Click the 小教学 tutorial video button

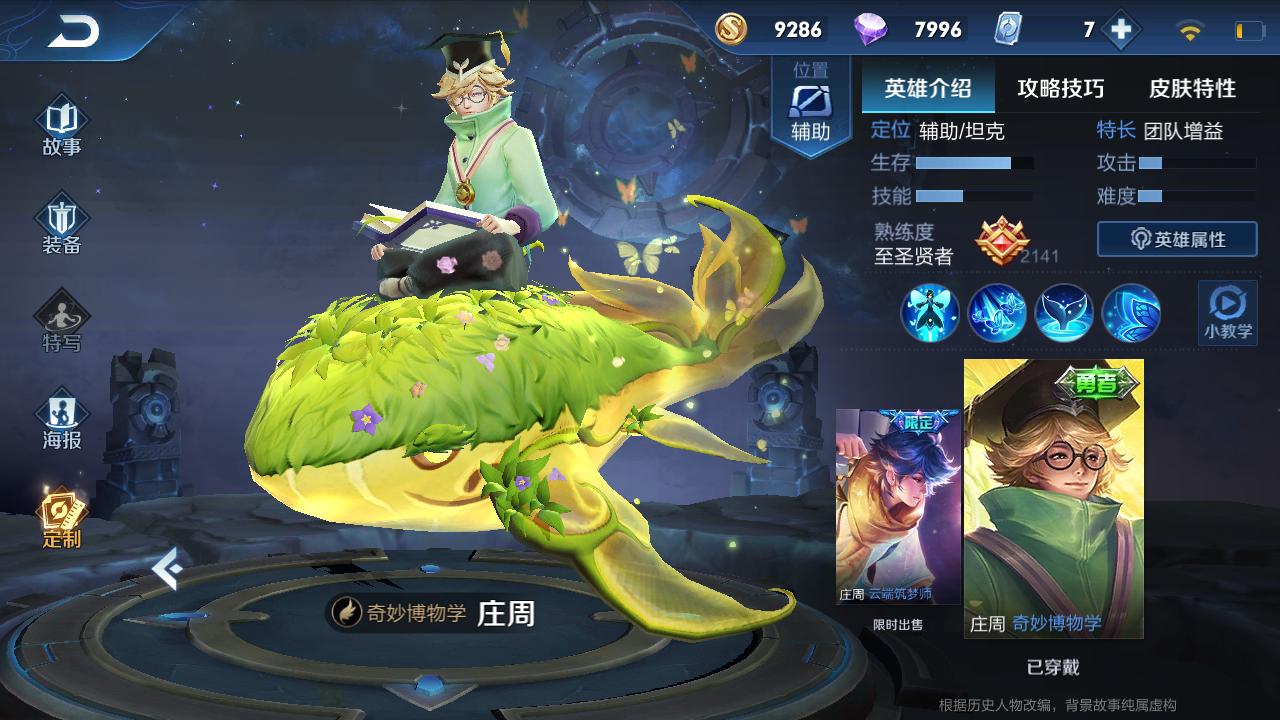point(1227,312)
